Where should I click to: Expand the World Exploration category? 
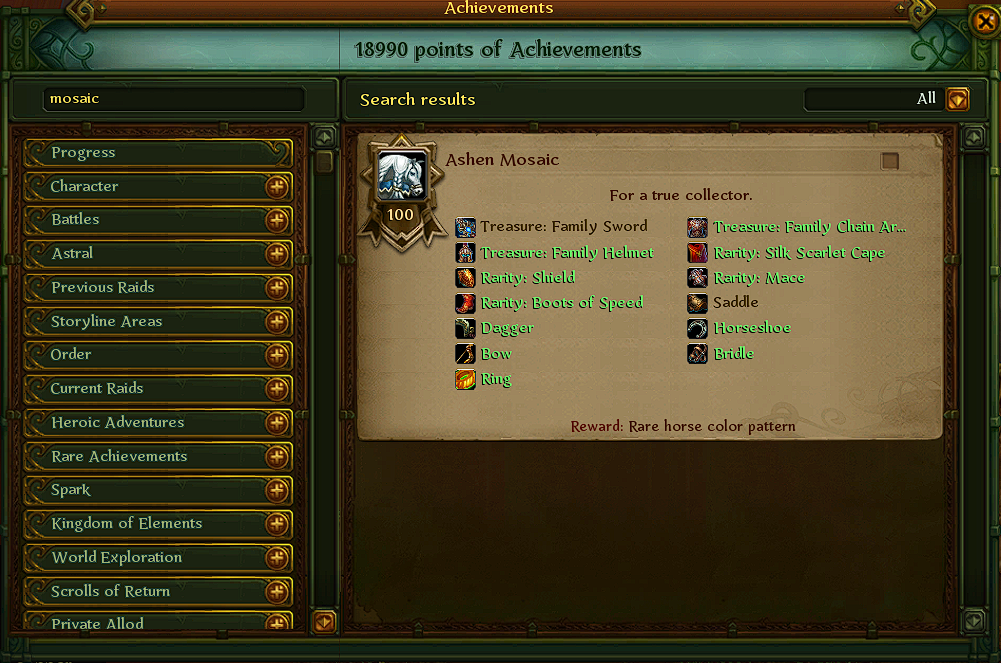click(x=277, y=558)
